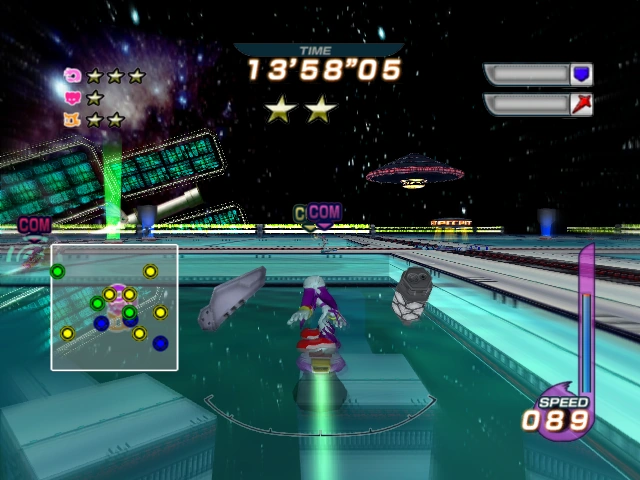This screenshot has width=640, height=480.
Task: Select the red arrow item icon
Action: [581, 104]
